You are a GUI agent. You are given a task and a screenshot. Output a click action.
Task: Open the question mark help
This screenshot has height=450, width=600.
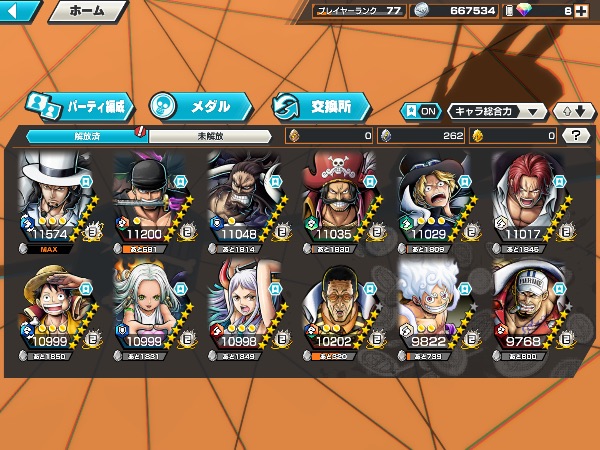click(576, 135)
